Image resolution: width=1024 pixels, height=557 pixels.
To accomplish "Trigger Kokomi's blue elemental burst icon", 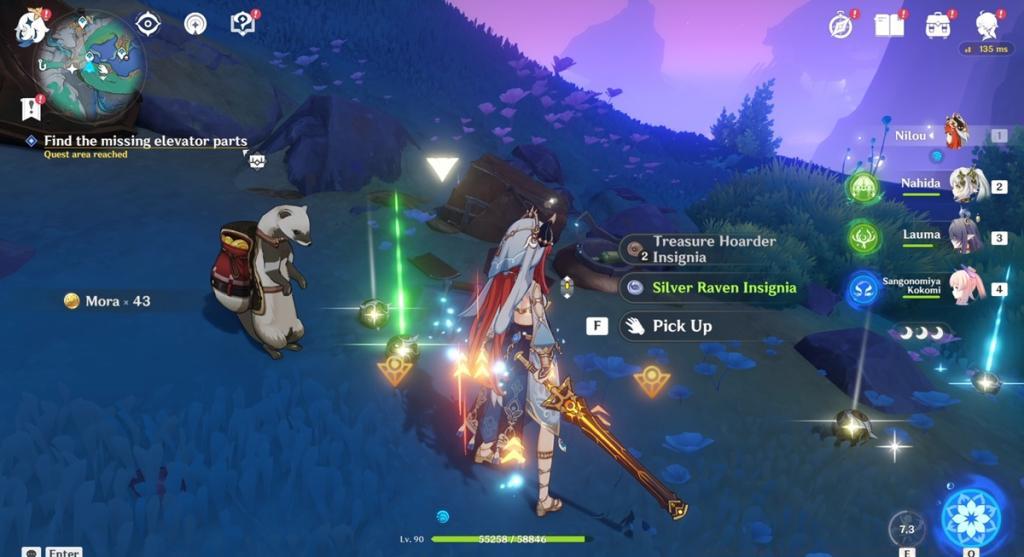I will (864, 289).
